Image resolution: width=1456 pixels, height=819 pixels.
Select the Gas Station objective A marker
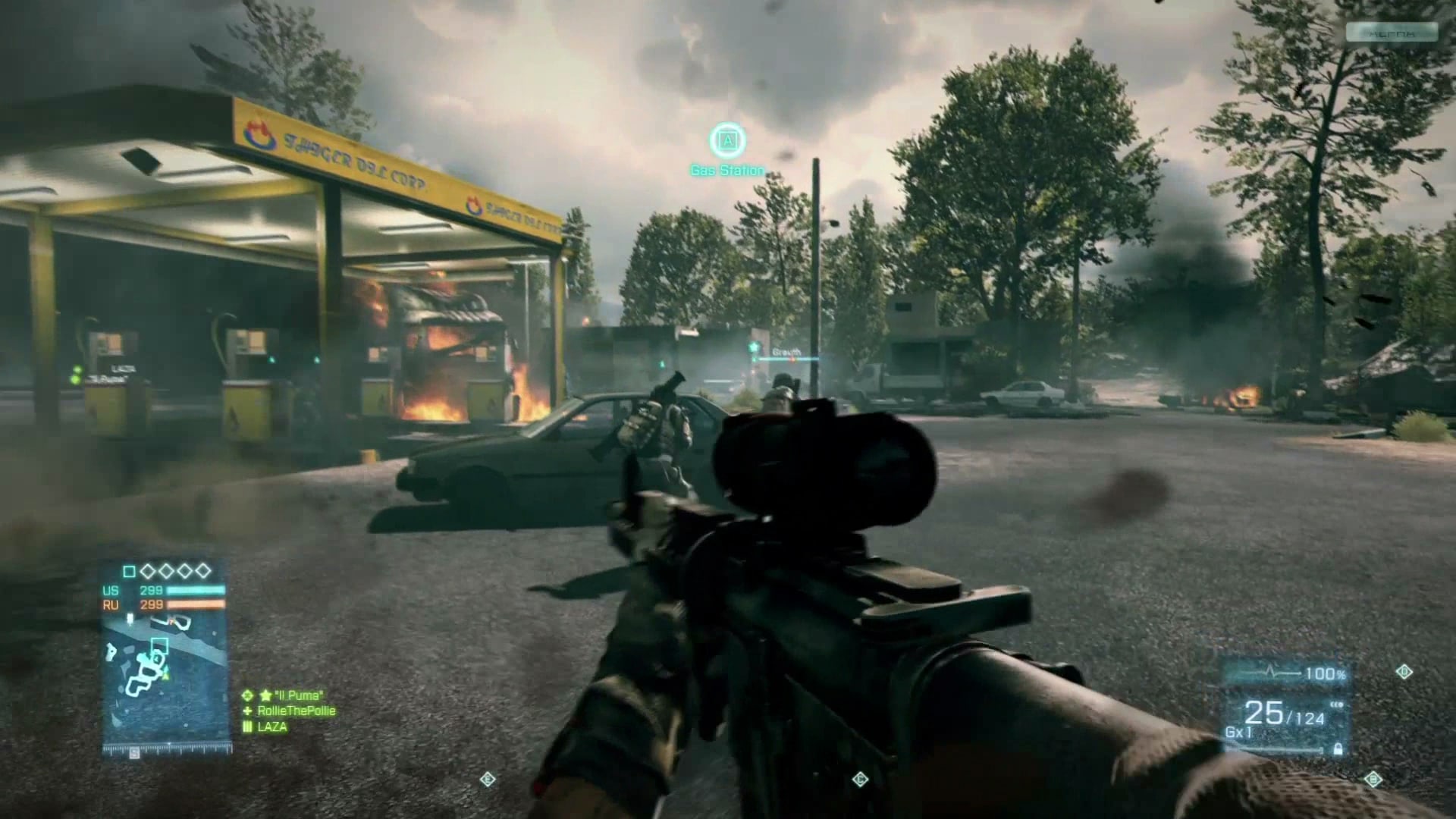(x=727, y=140)
